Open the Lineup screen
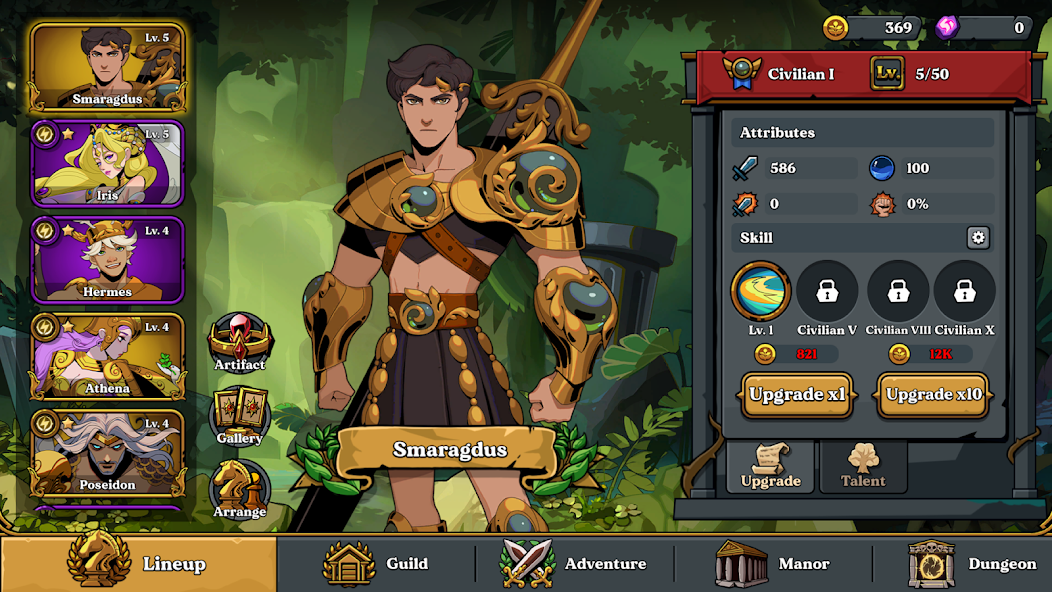This screenshot has height=592, width=1052. 138,564
